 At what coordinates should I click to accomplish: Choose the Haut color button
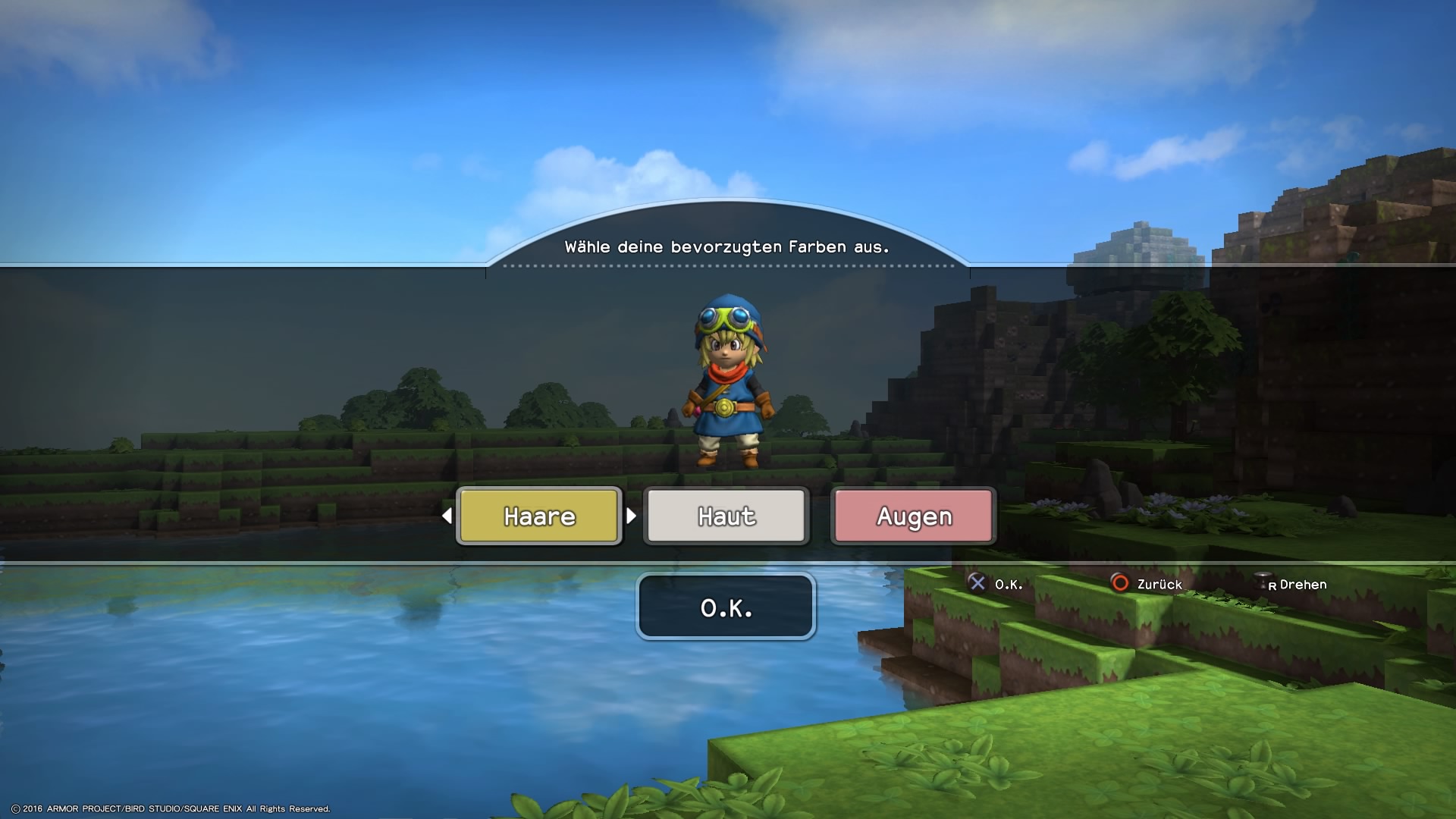click(726, 516)
